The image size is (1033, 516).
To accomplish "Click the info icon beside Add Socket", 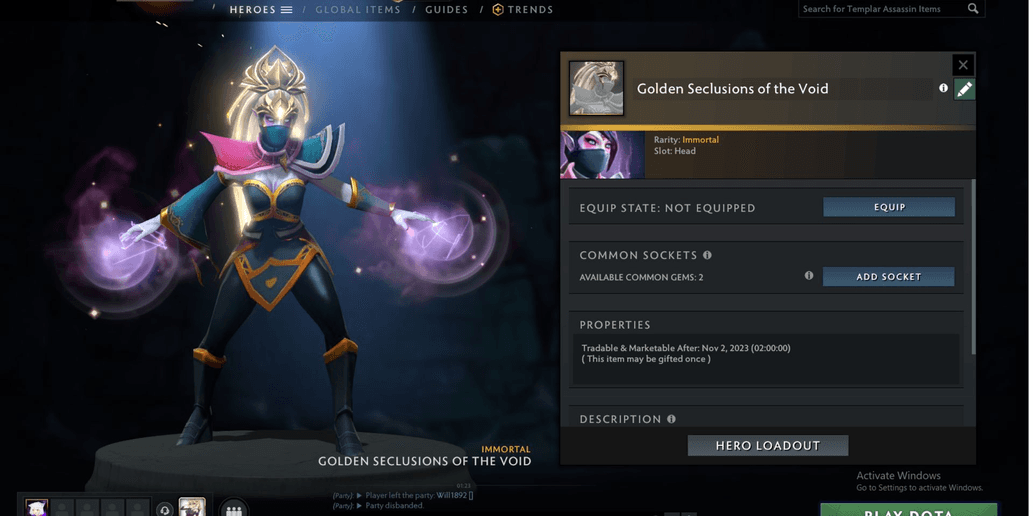I will pos(809,276).
